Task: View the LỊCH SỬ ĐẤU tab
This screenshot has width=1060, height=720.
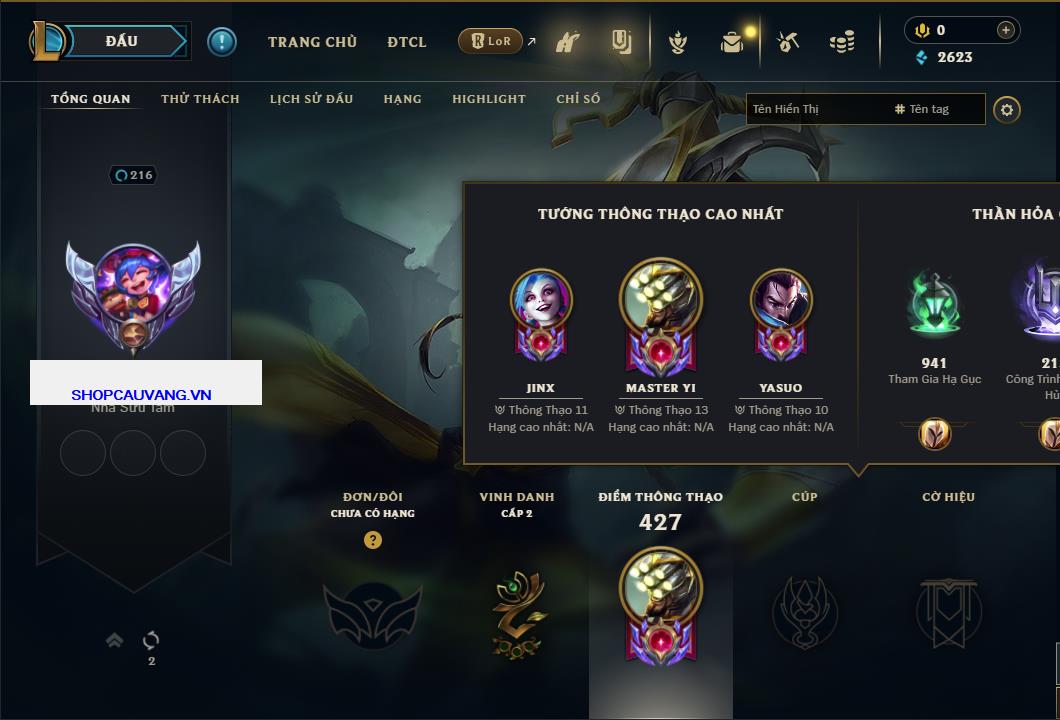Action: coord(311,99)
